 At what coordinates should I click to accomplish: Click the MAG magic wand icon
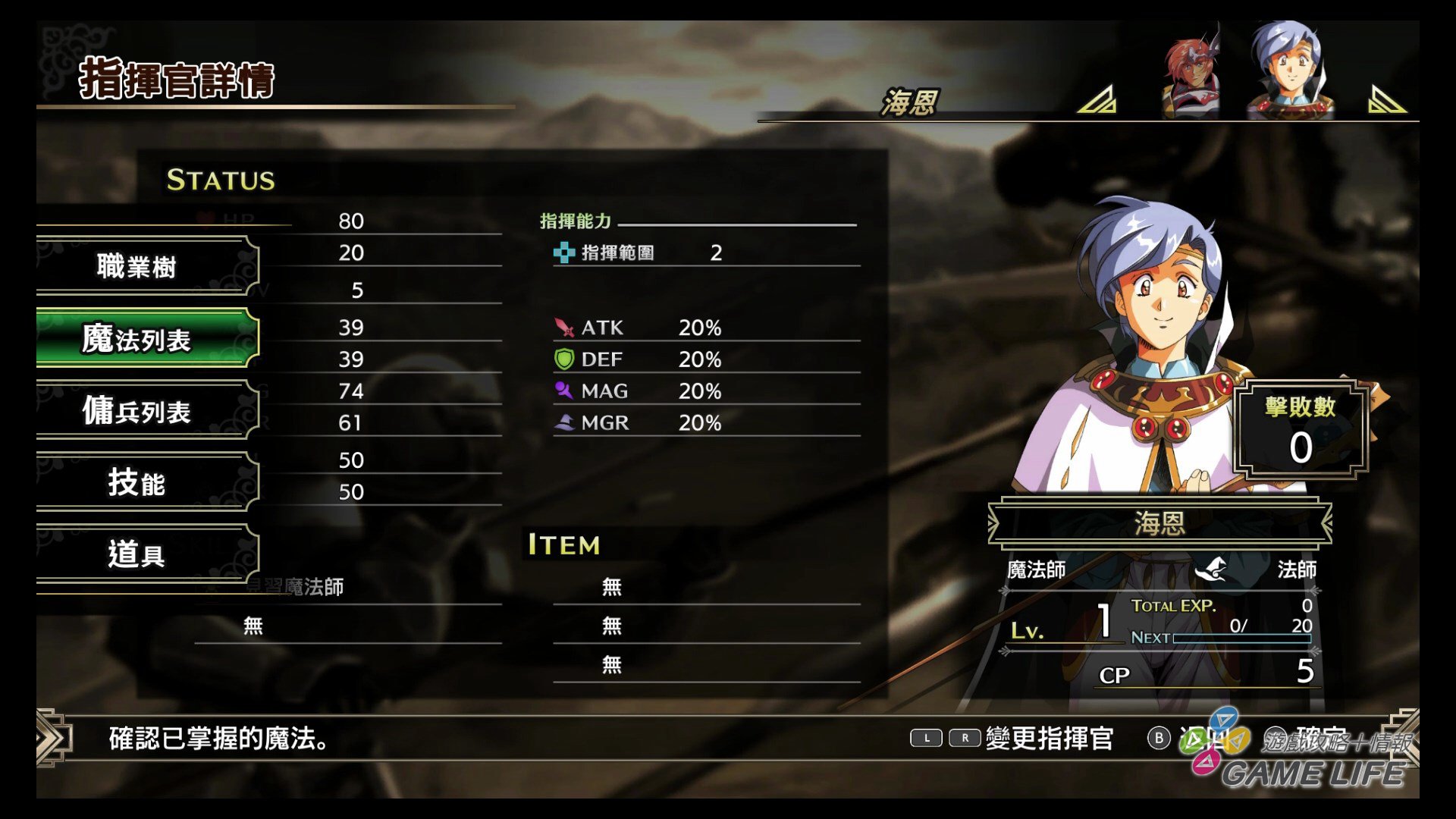point(564,391)
